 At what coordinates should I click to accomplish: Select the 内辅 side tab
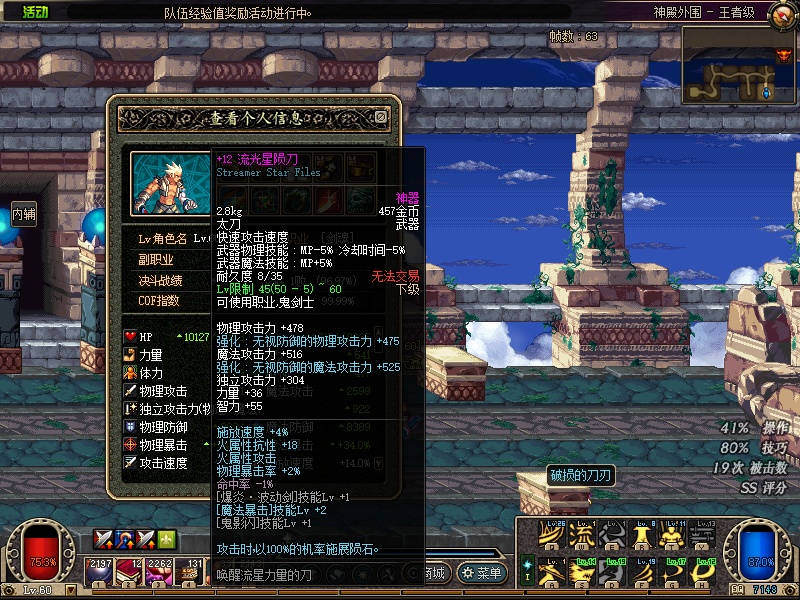pyautogui.click(x=24, y=213)
